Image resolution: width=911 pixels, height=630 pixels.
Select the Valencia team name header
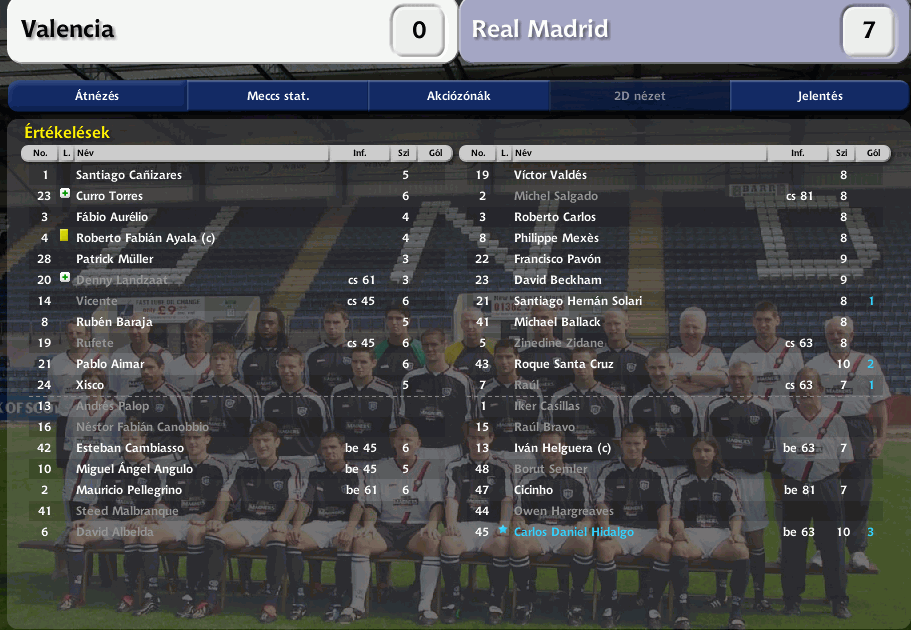(x=68, y=29)
